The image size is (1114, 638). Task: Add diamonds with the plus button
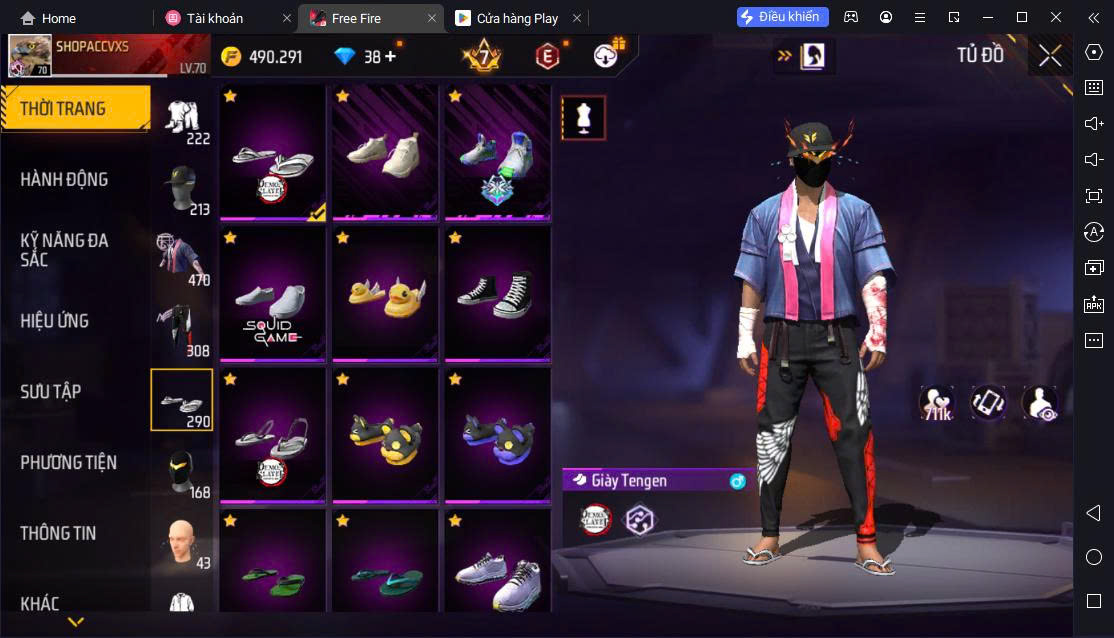pos(389,56)
